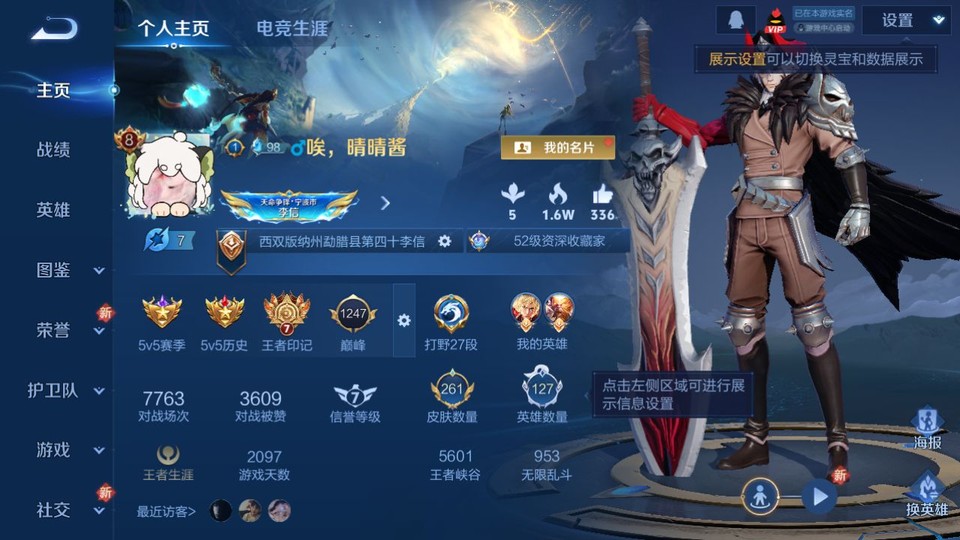
Task: Open the 战绩 sidebar section
Action: pyautogui.click(x=53, y=150)
